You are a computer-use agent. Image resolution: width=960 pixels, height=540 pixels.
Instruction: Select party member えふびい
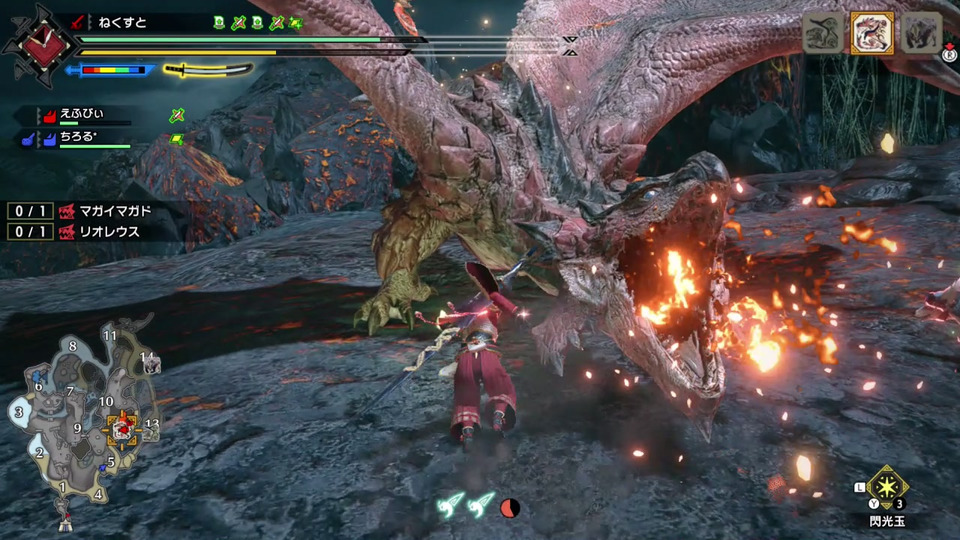pyautogui.click(x=82, y=116)
